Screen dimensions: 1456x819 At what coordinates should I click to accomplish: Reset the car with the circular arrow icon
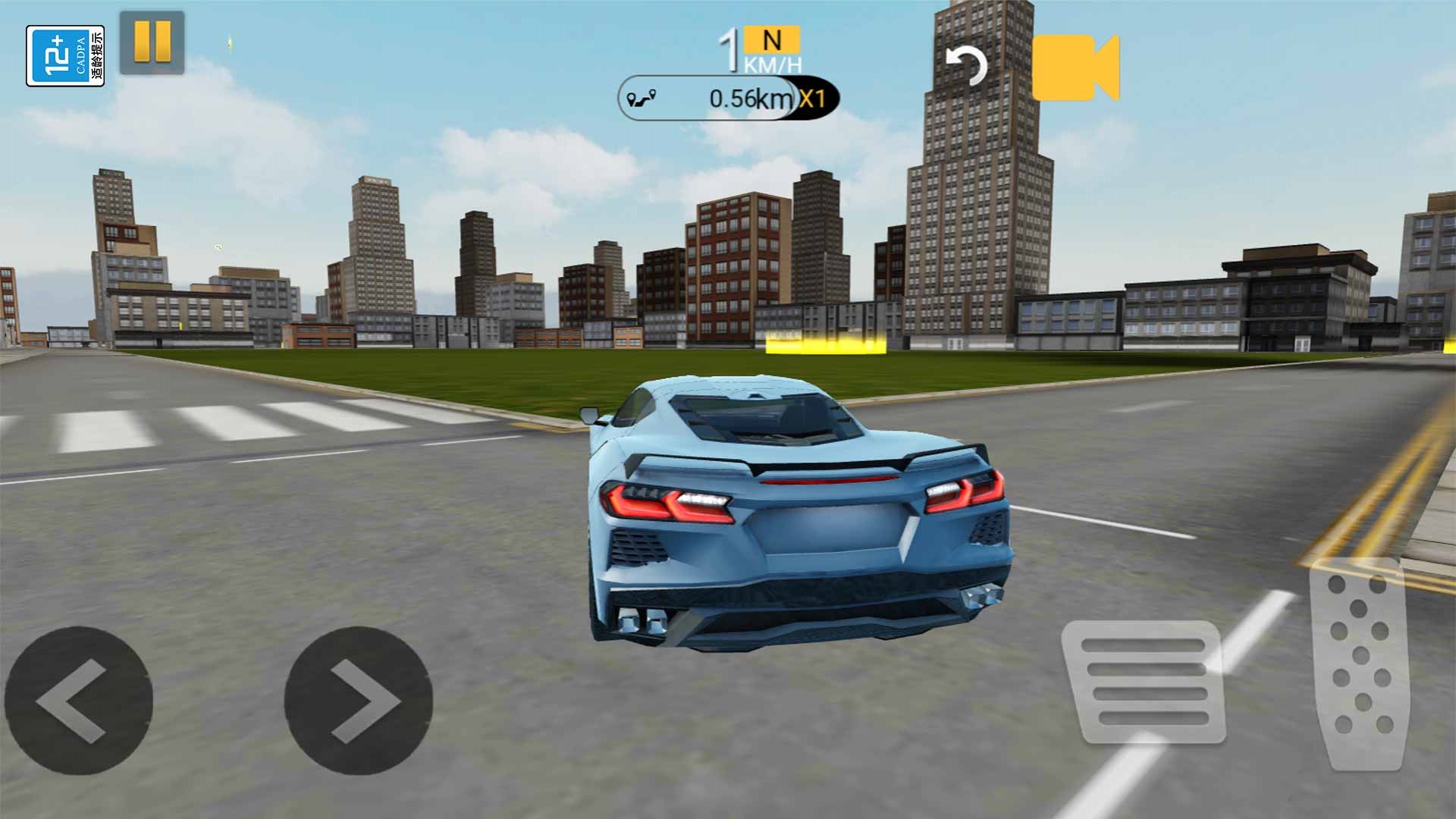point(966,67)
